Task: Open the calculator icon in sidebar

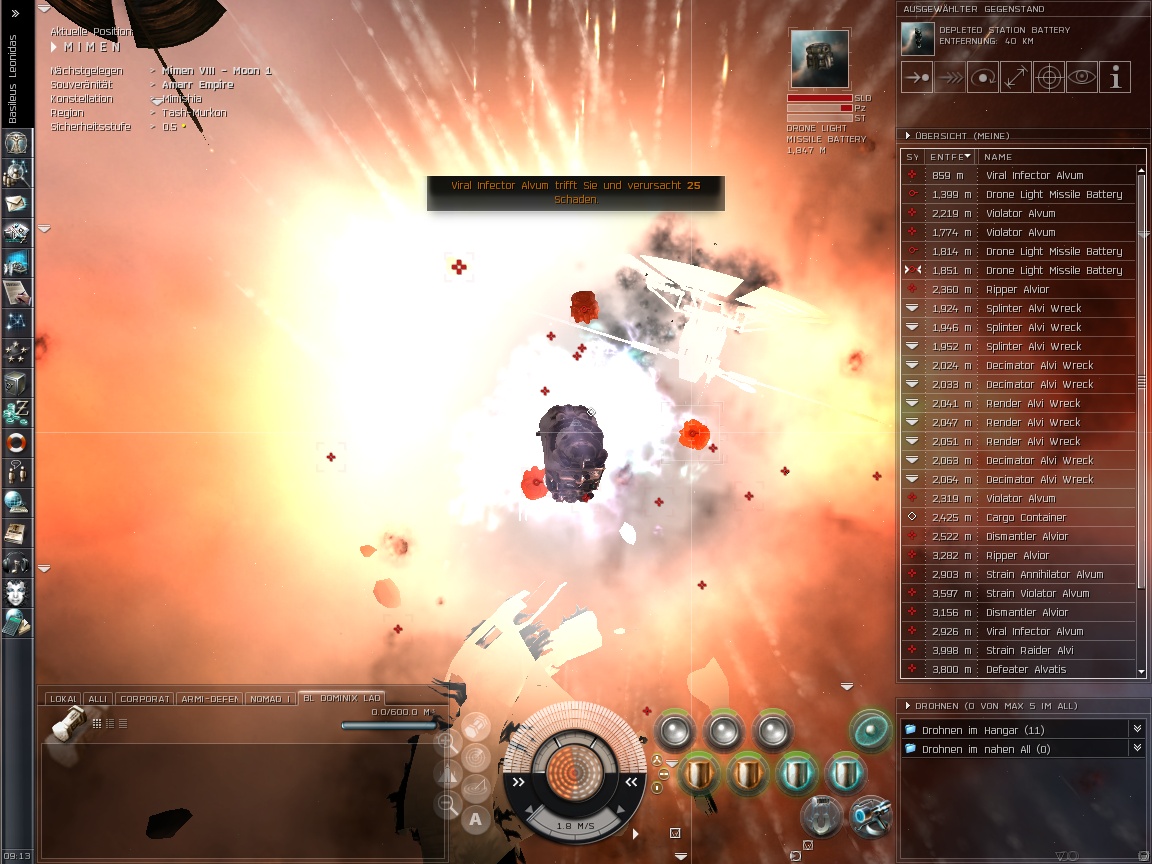Action: (x=16, y=621)
